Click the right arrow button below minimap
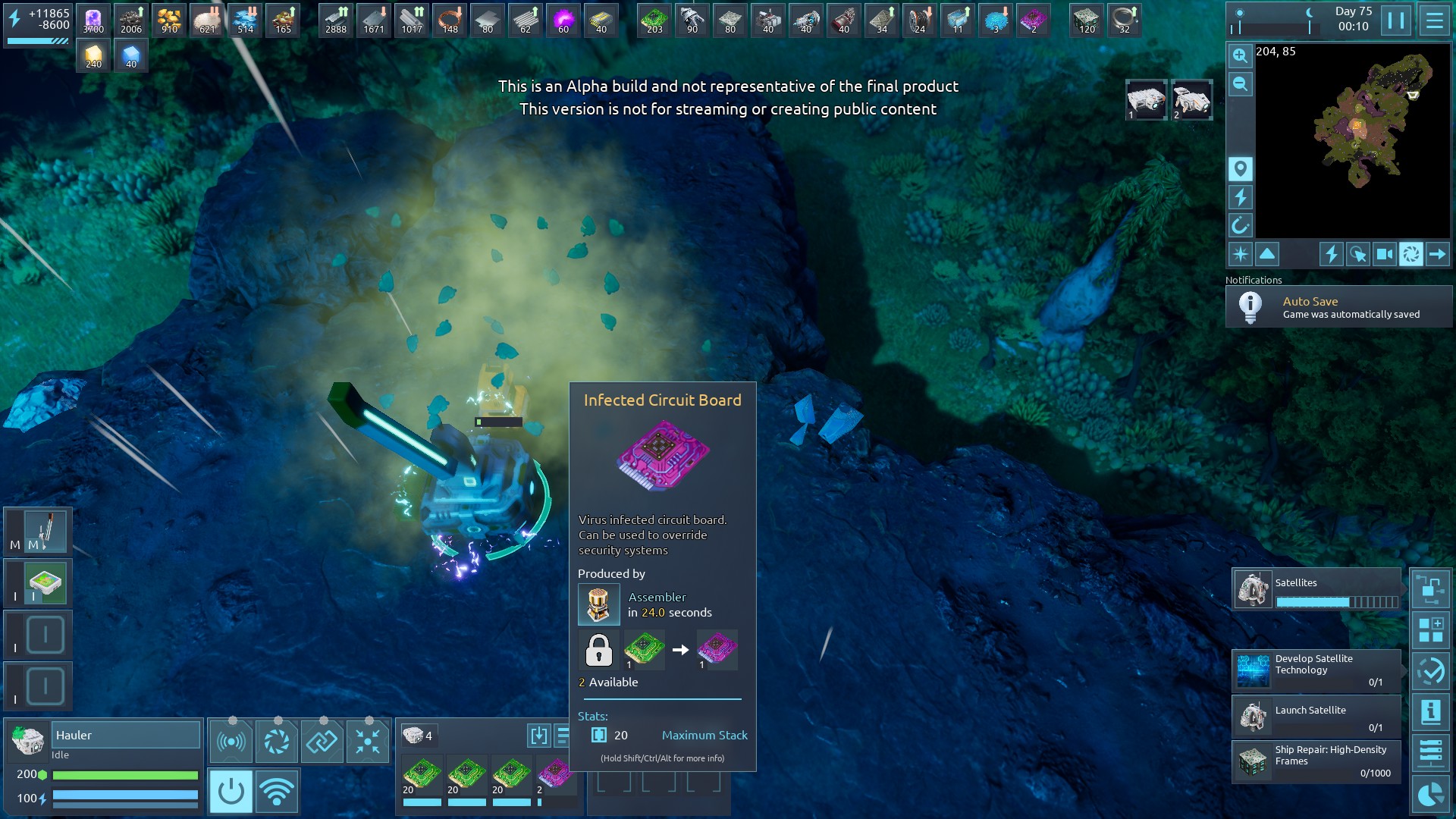 tap(1437, 254)
